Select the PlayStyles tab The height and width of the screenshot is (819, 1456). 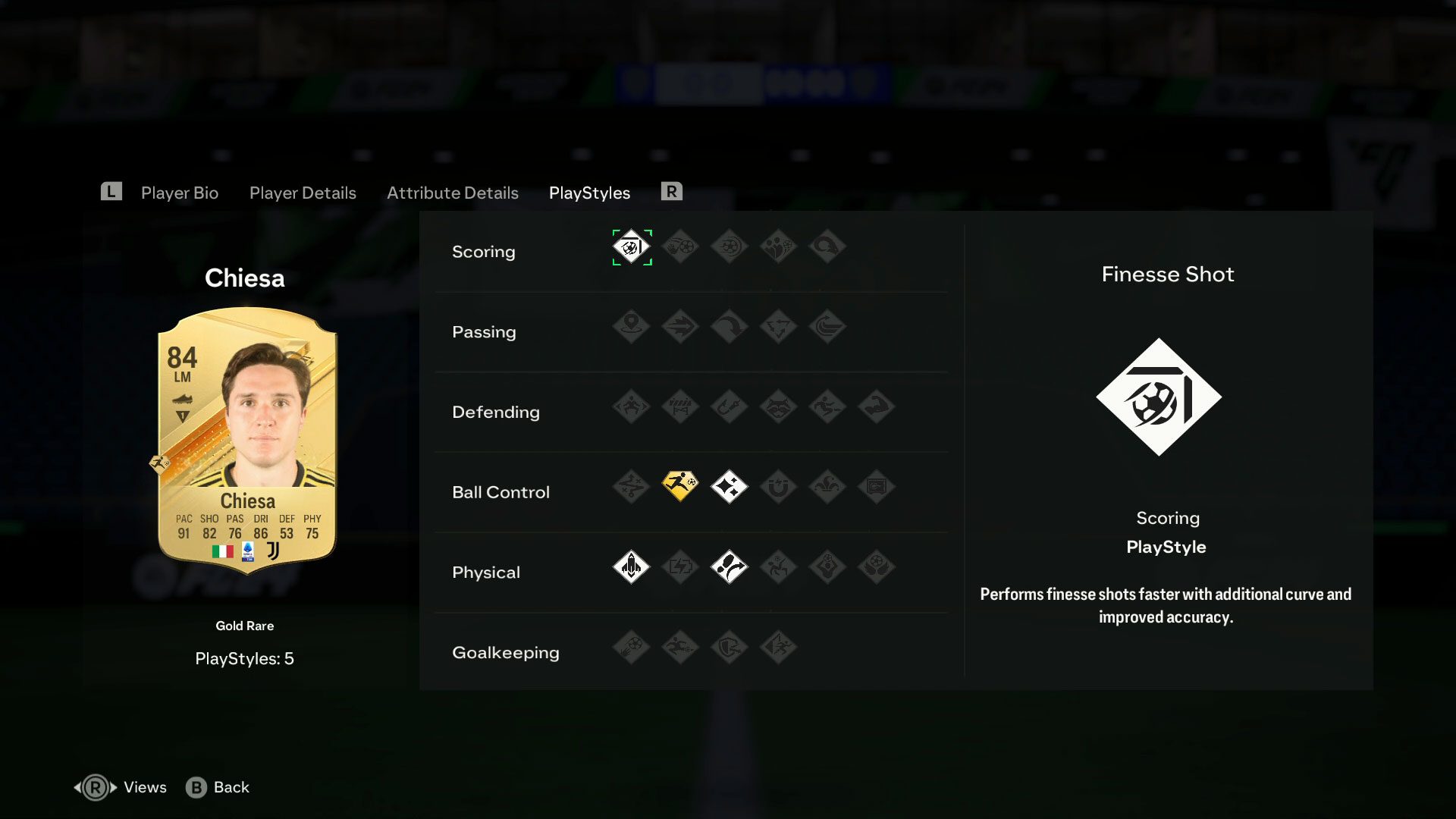[589, 193]
